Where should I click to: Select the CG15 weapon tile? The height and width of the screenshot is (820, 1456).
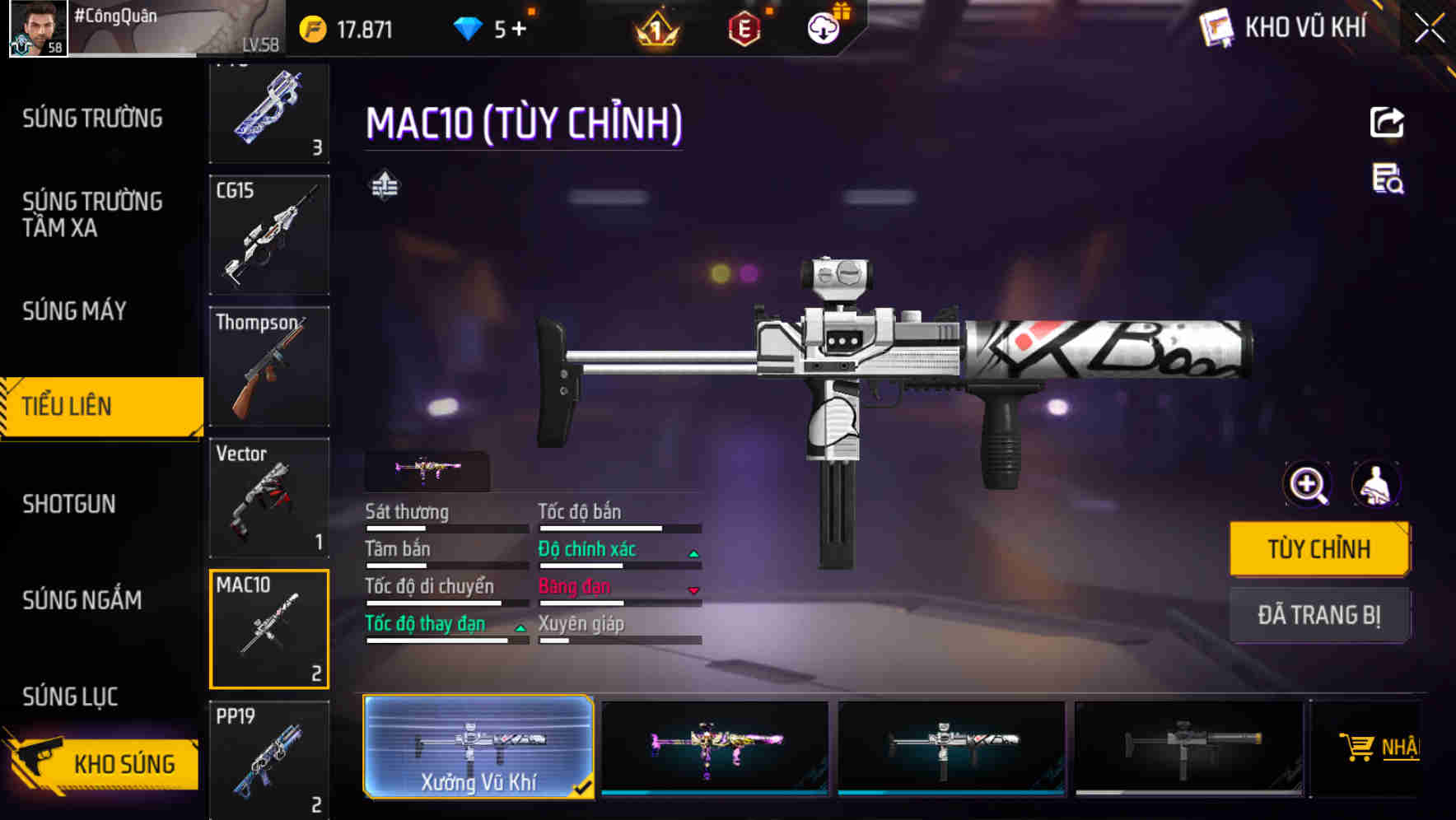(269, 235)
